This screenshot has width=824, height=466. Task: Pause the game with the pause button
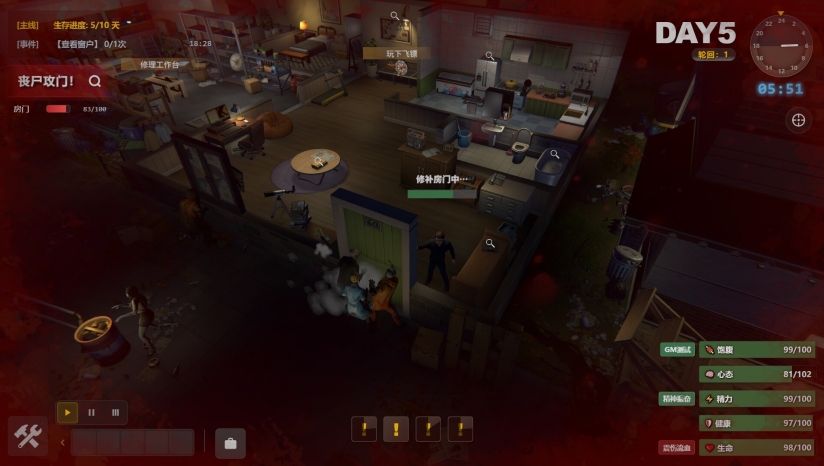tap(91, 412)
